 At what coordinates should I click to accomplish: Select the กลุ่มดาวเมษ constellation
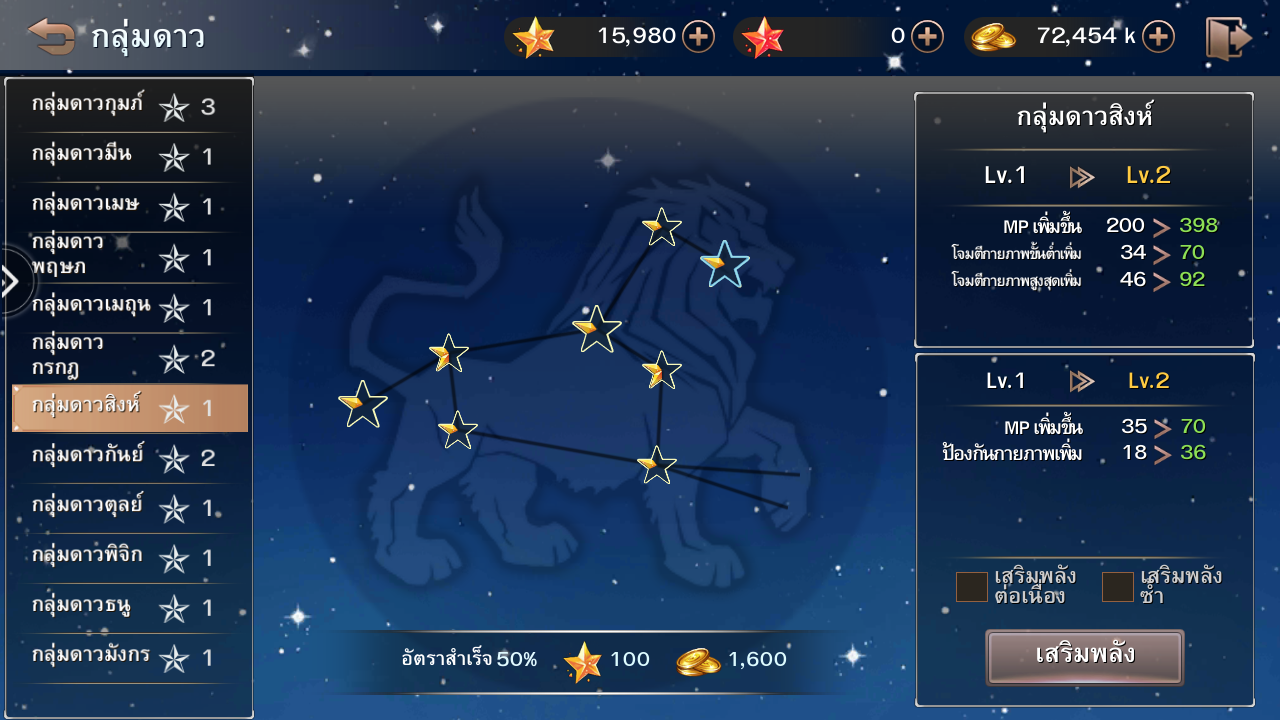tap(129, 206)
